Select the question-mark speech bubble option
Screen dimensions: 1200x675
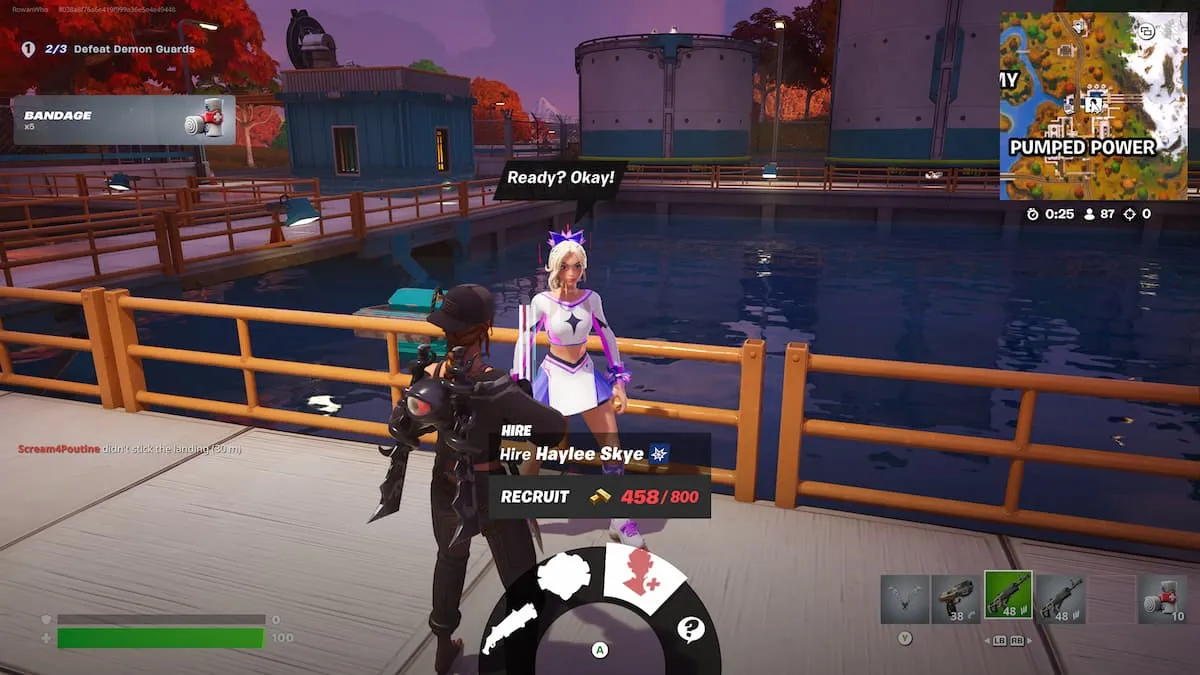(690, 629)
